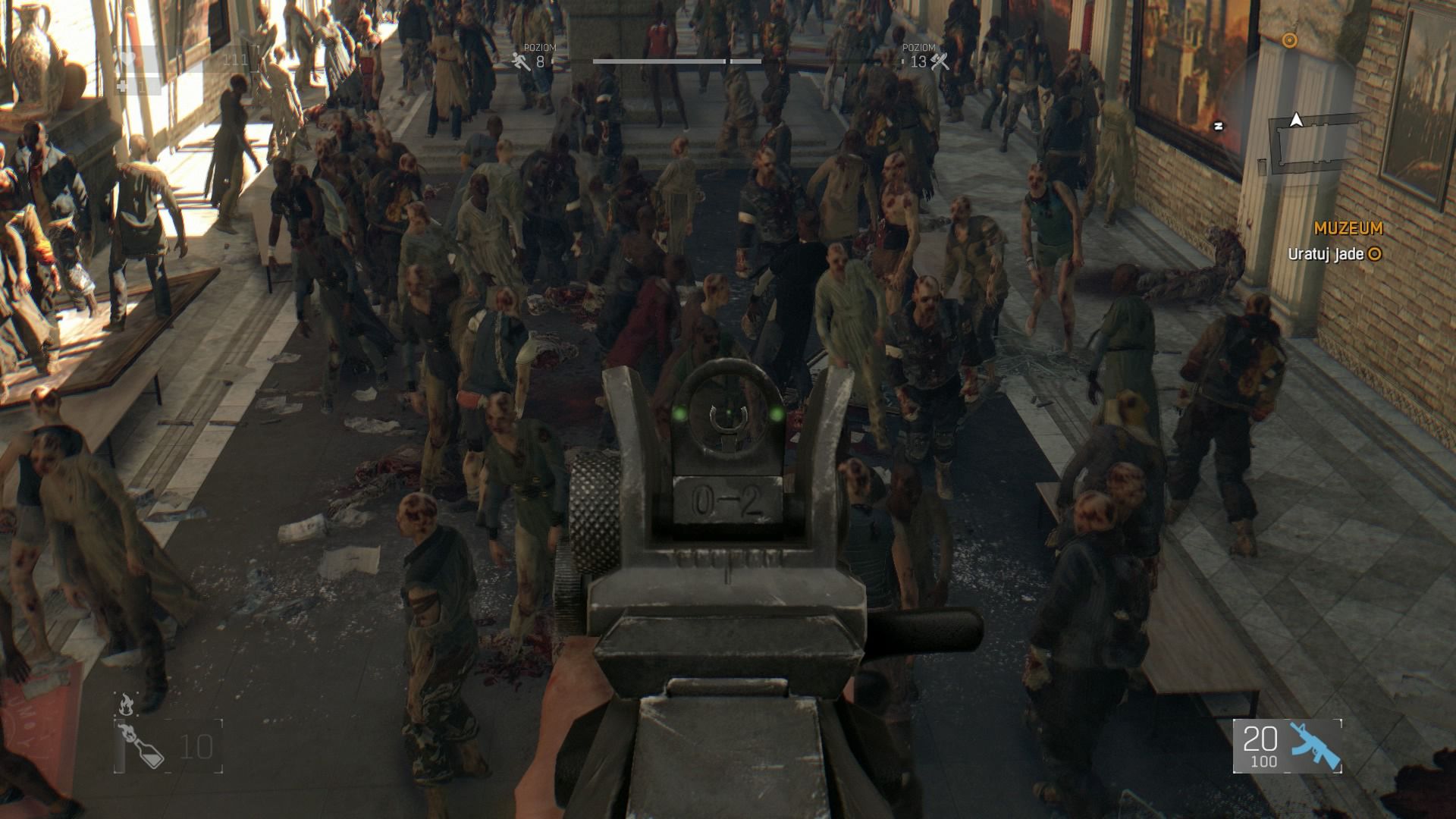1456x819 pixels.
Task: Toggle the player arrow on the minimap
Action: (x=1295, y=120)
